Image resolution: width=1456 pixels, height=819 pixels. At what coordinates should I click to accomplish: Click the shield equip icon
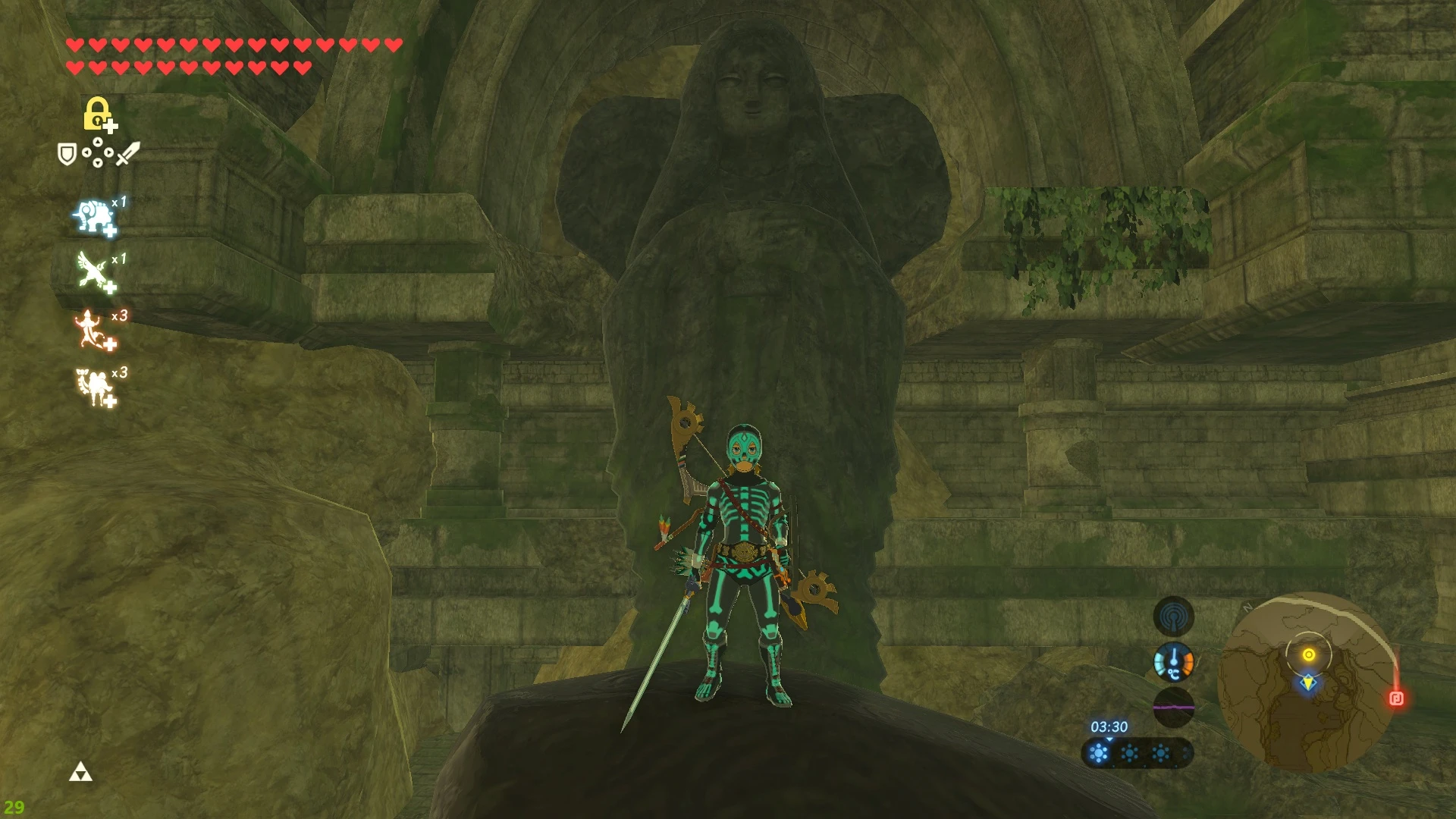(68, 155)
